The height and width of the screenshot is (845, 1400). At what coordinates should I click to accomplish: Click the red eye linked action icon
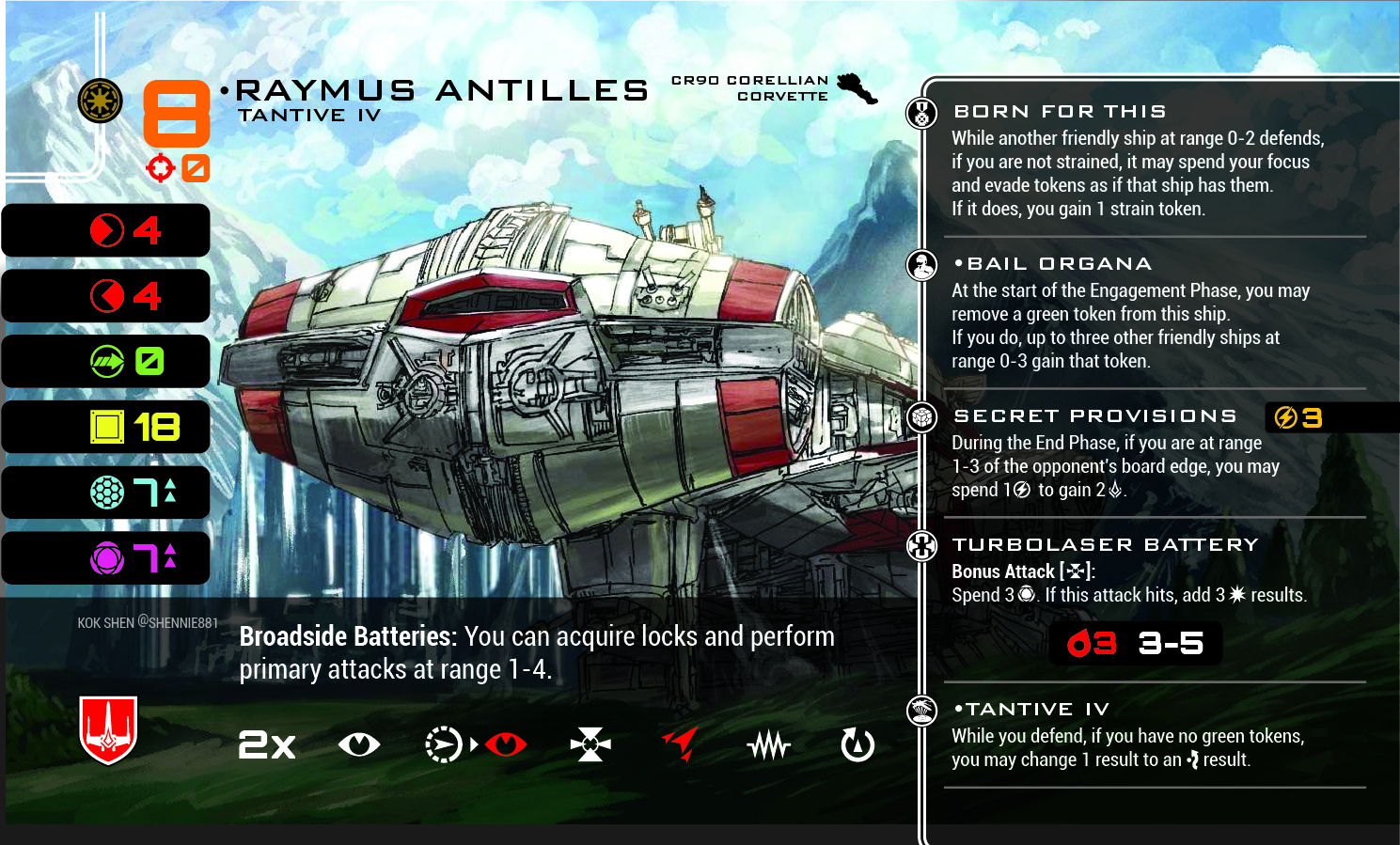click(x=506, y=745)
